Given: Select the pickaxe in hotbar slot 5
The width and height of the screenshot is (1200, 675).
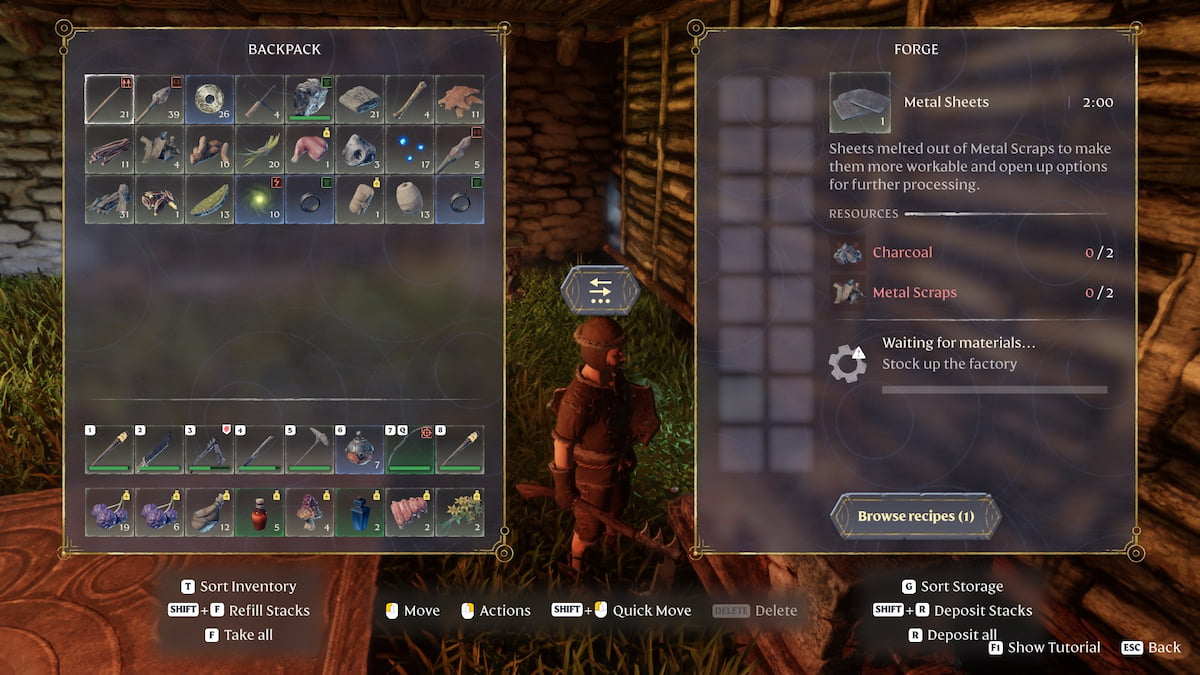Looking at the screenshot, I should pyautogui.click(x=310, y=449).
